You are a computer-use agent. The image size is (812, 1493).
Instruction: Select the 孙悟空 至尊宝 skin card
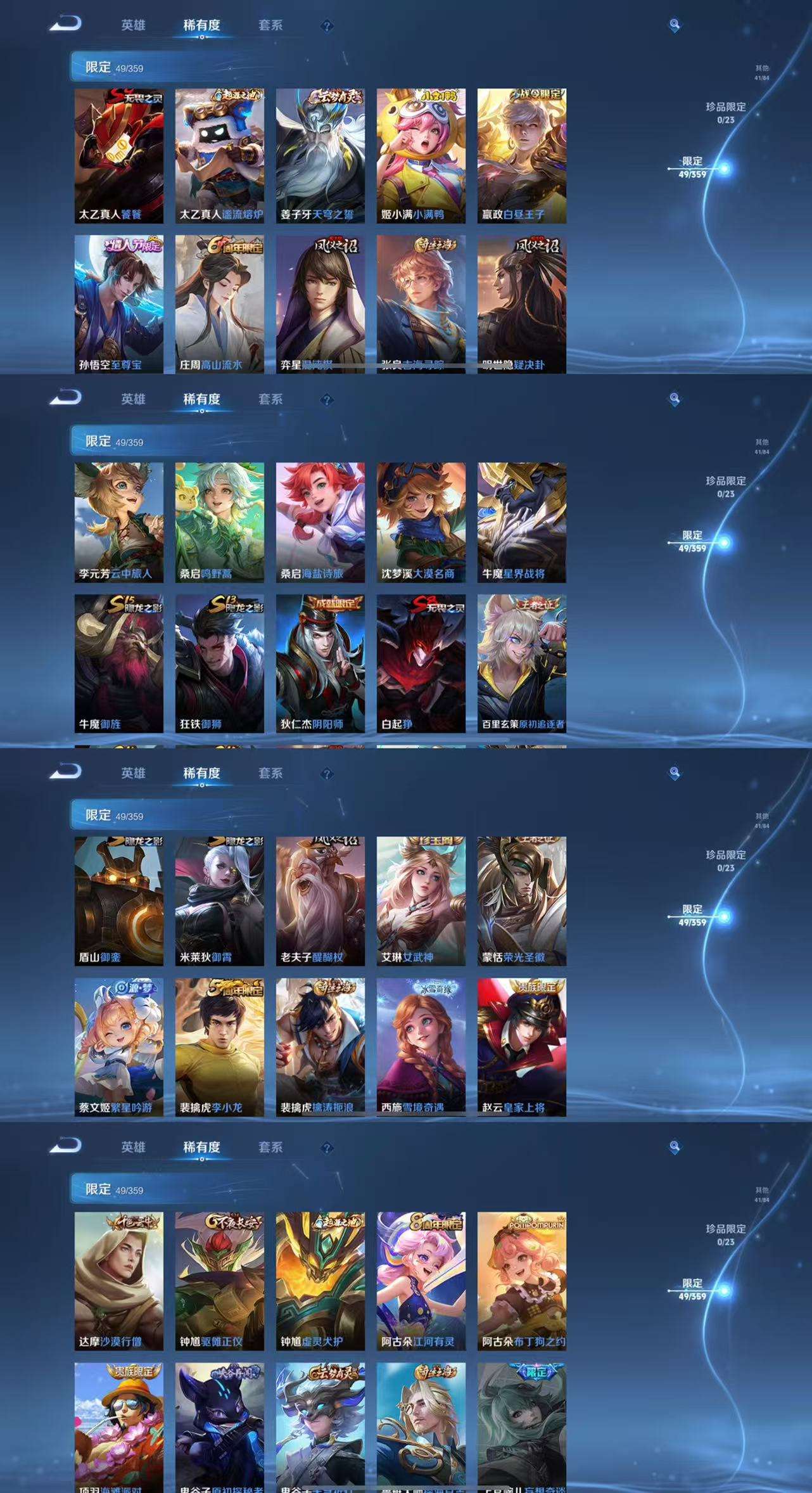point(118,304)
